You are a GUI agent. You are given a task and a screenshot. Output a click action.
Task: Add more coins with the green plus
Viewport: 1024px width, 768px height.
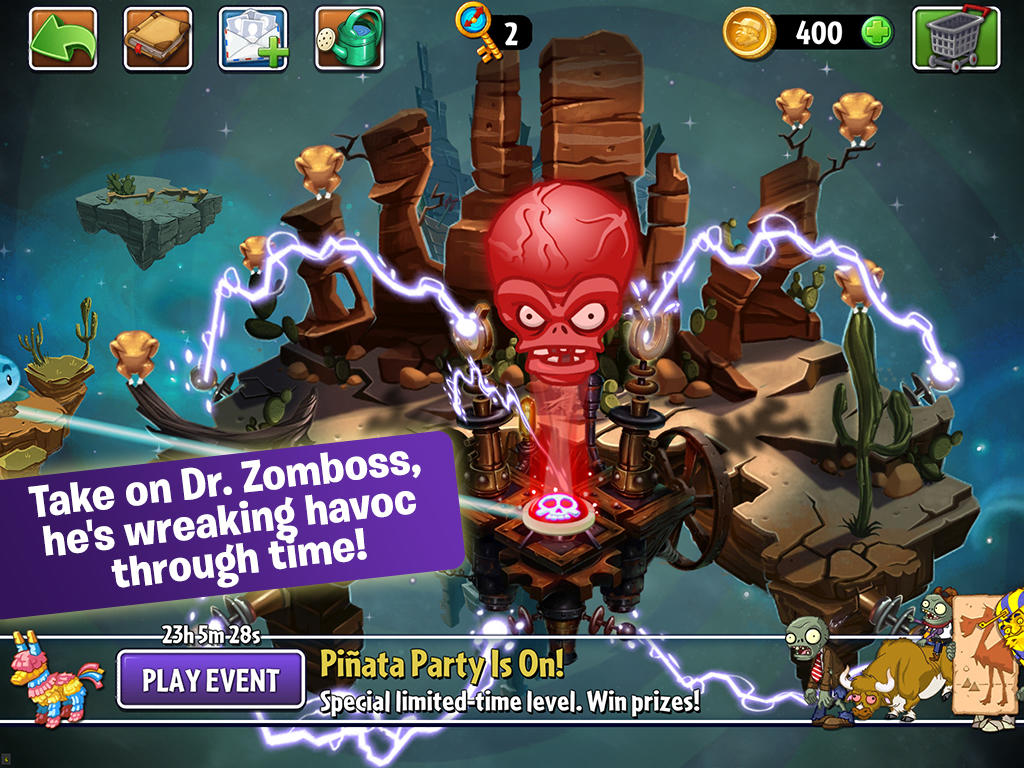(x=877, y=33)
